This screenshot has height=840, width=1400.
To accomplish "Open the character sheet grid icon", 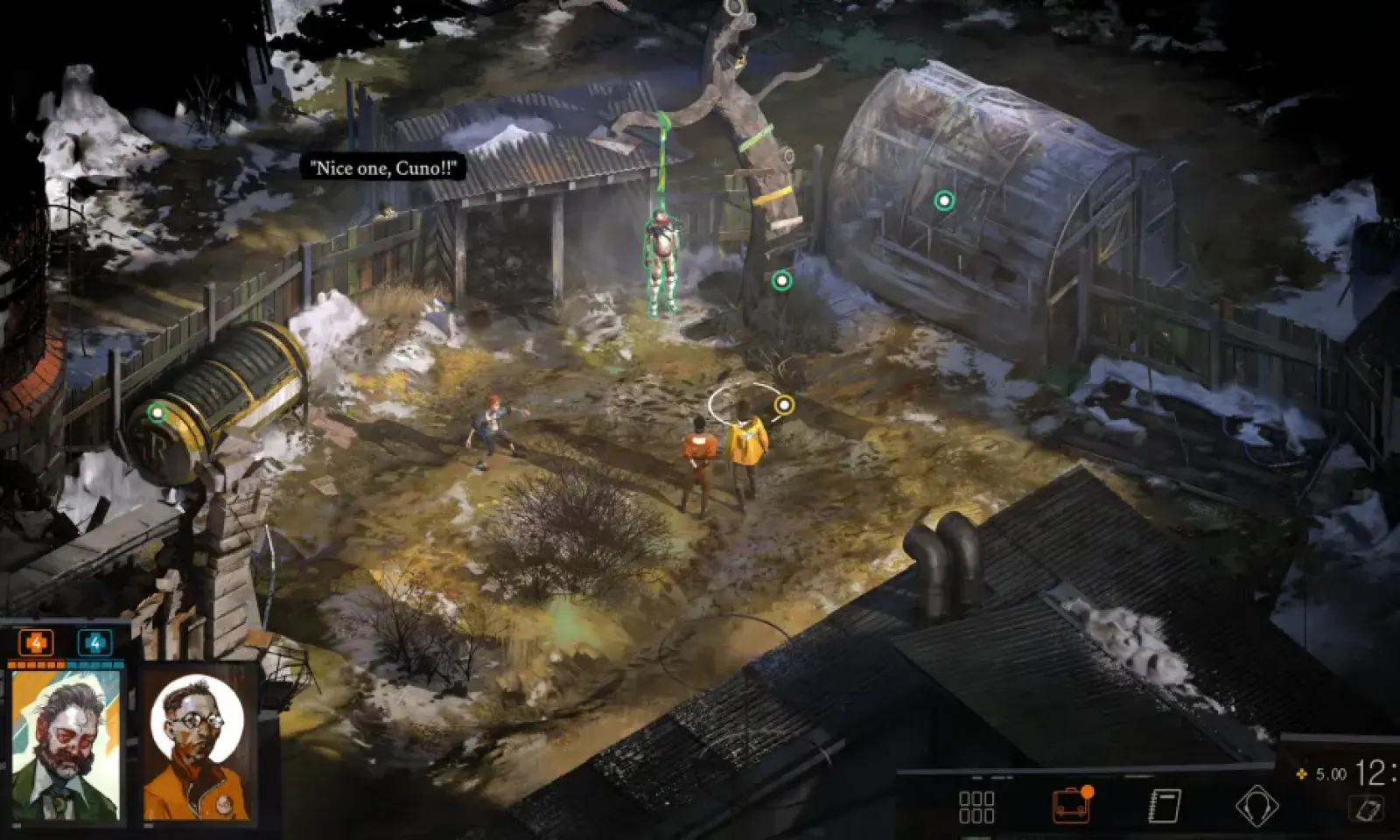I will click(x=976, y=807).
